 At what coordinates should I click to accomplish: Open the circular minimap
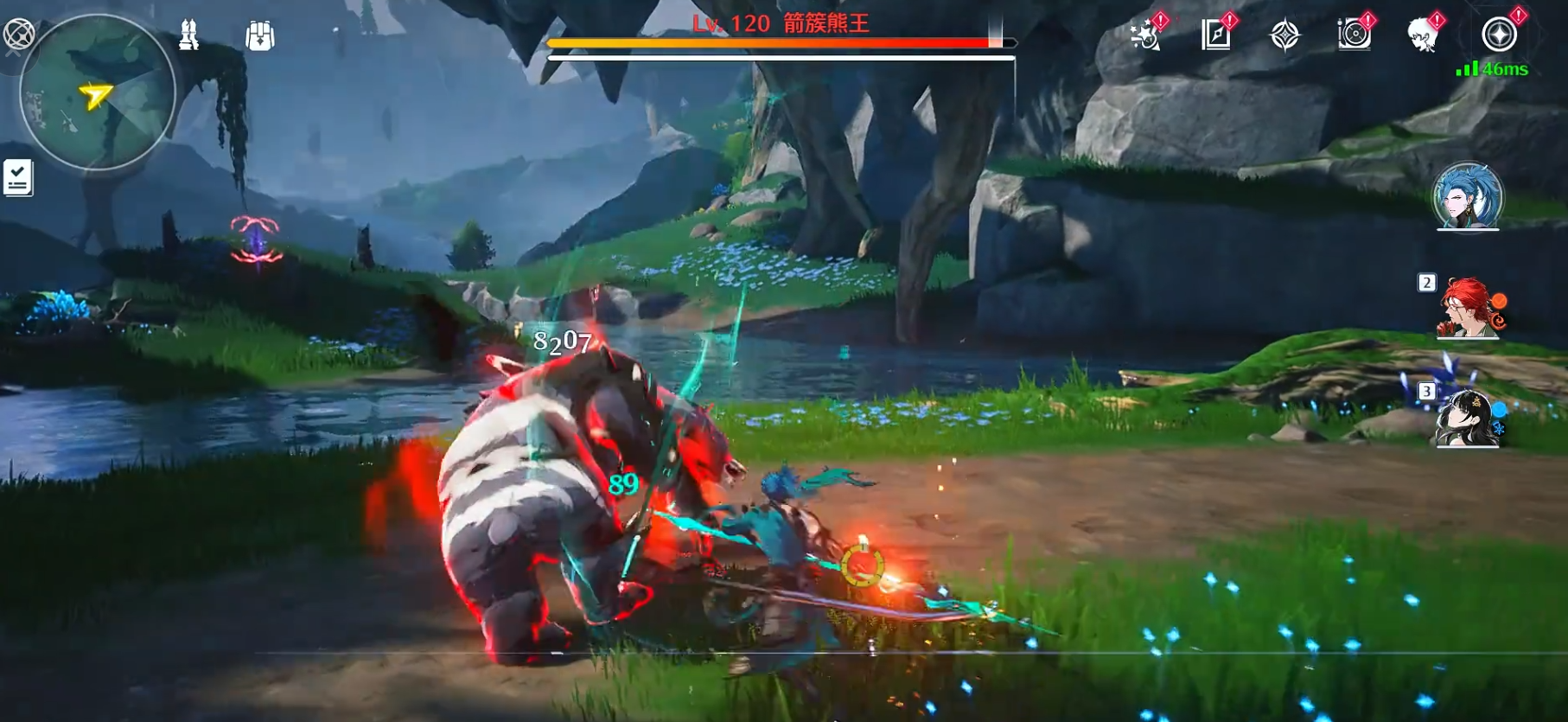click(x=97, y=92)
